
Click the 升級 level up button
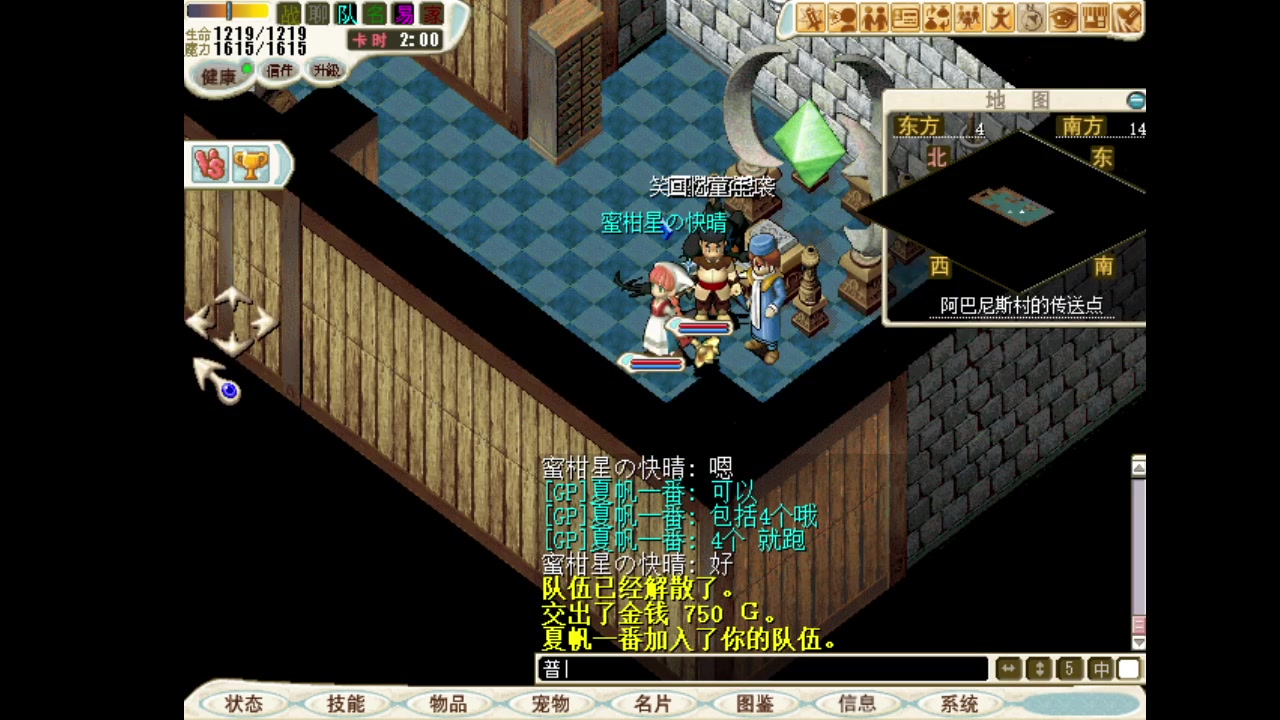[x=326, y=71]
